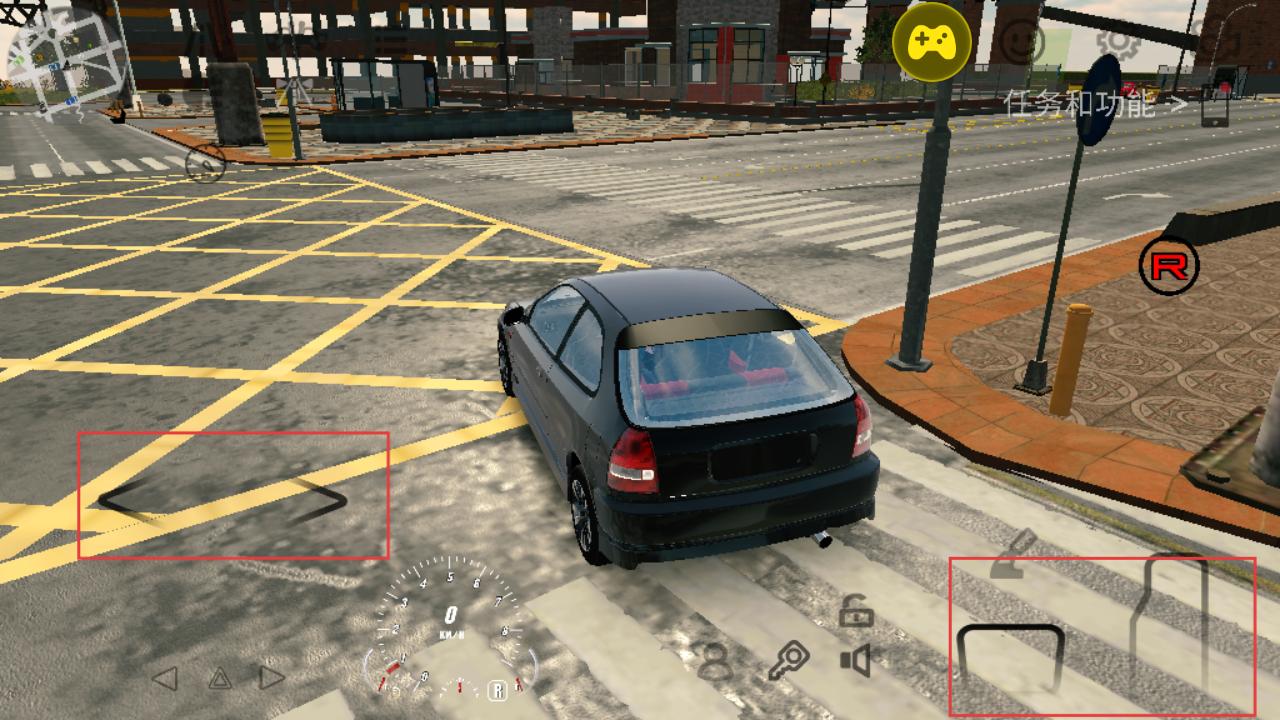1280x720 pixels.
Task: Toggle the right turn signal
Action: click(x=272, y=678)
